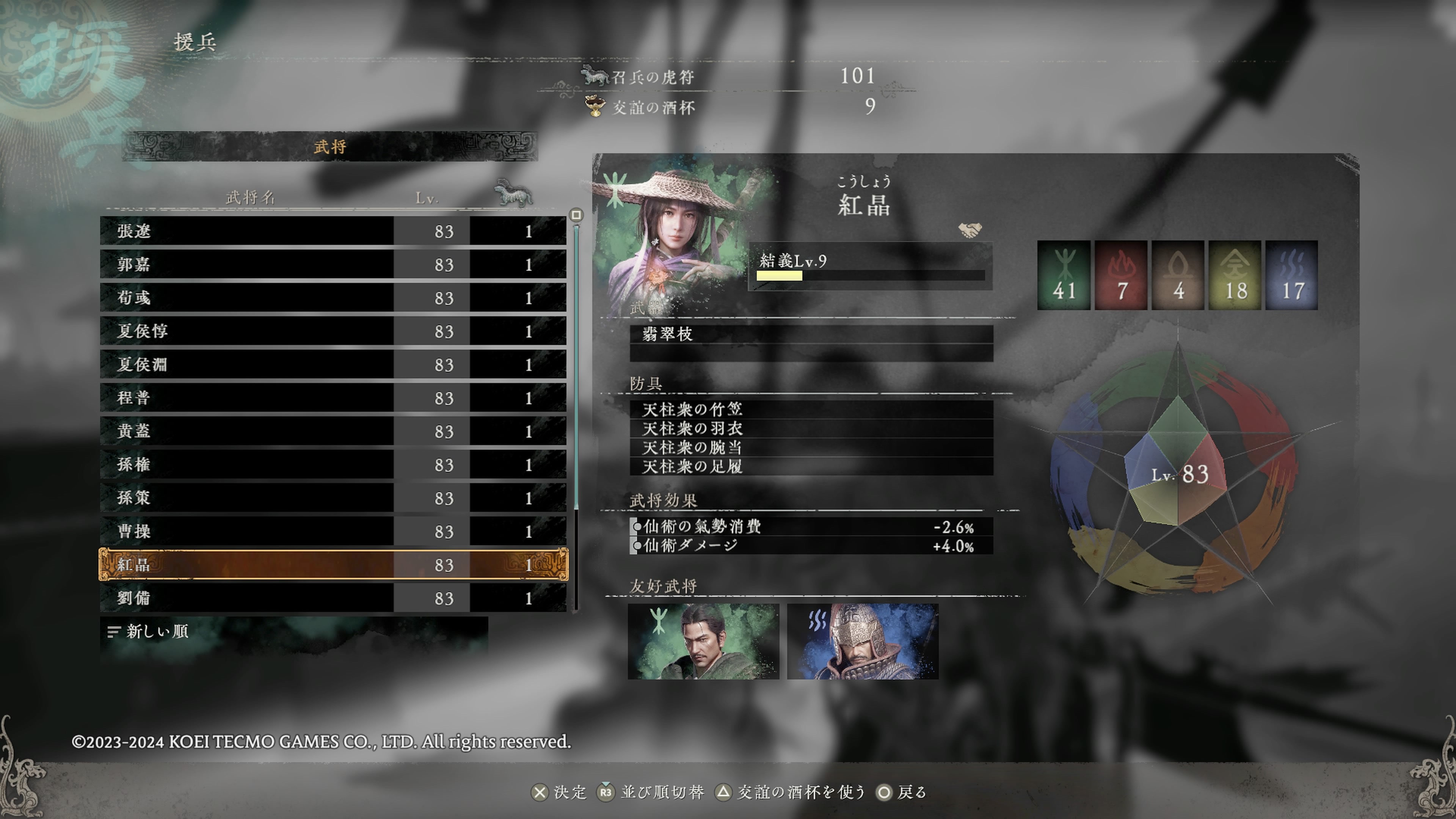Select 張遼 in the general list
The height and width of the screenshot is (819, 1456).
333,231
